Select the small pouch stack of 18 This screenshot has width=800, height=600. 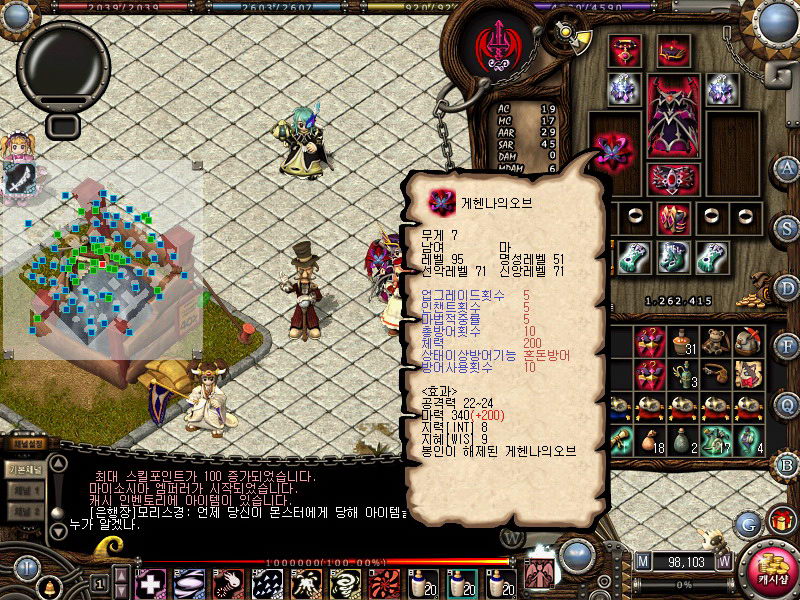(650, 440)
